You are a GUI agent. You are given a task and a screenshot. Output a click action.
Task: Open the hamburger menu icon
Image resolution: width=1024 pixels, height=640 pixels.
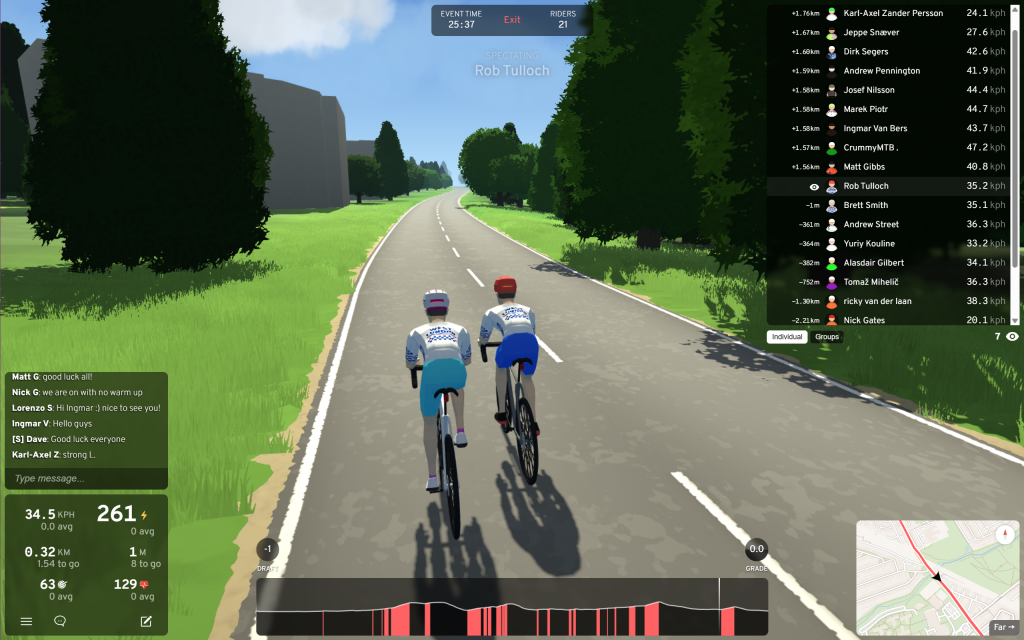27,621
